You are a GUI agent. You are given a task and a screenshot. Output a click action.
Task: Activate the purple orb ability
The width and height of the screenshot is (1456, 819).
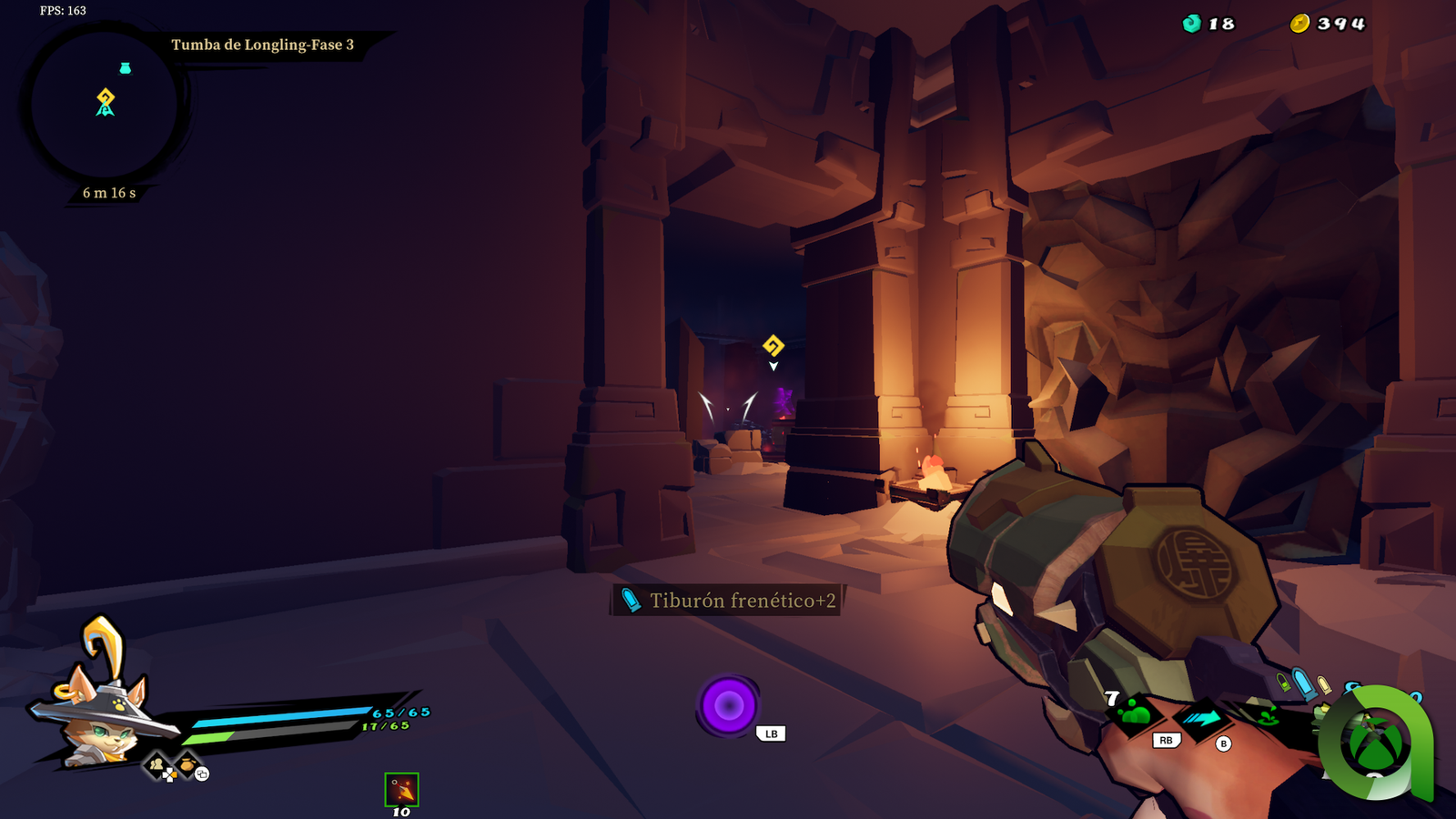[728, 705]
